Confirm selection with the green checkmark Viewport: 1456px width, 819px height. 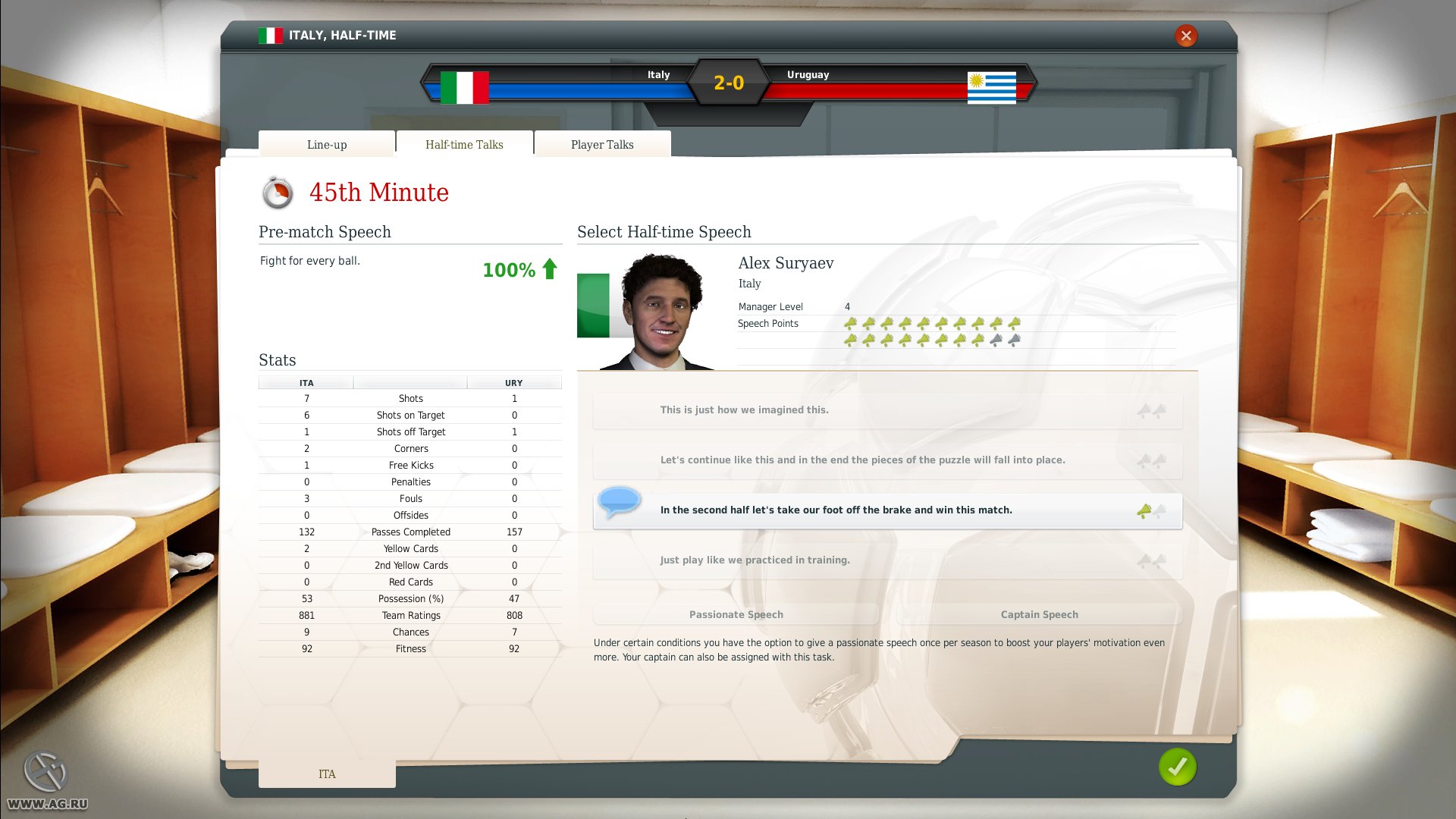[x=1176, y=767]
